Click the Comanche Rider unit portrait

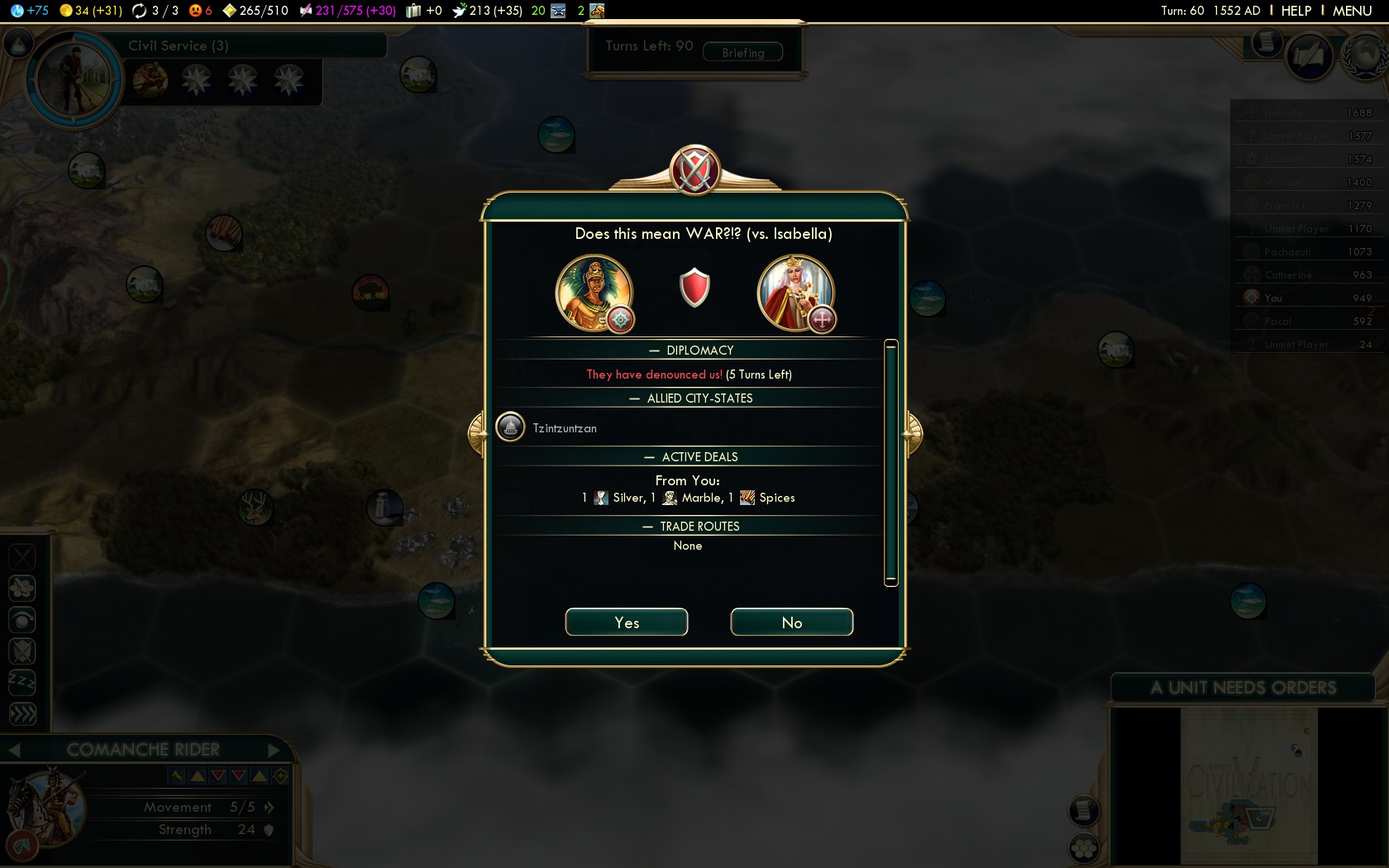coord(45,808)
